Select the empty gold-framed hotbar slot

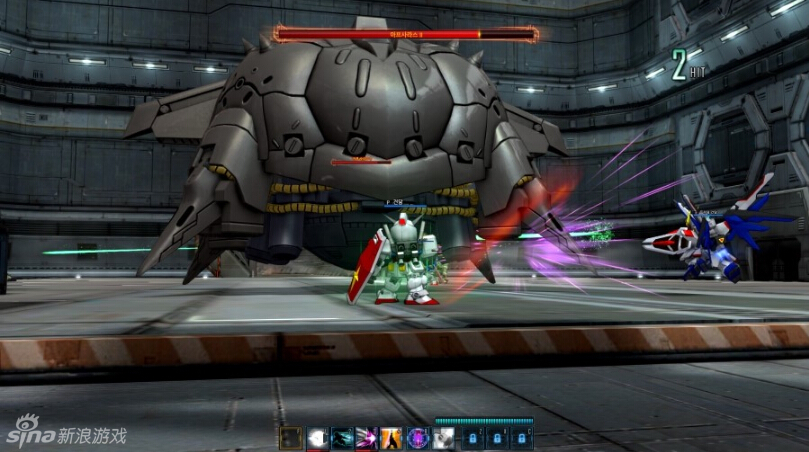pyautogui.click(x=291, y=437)
